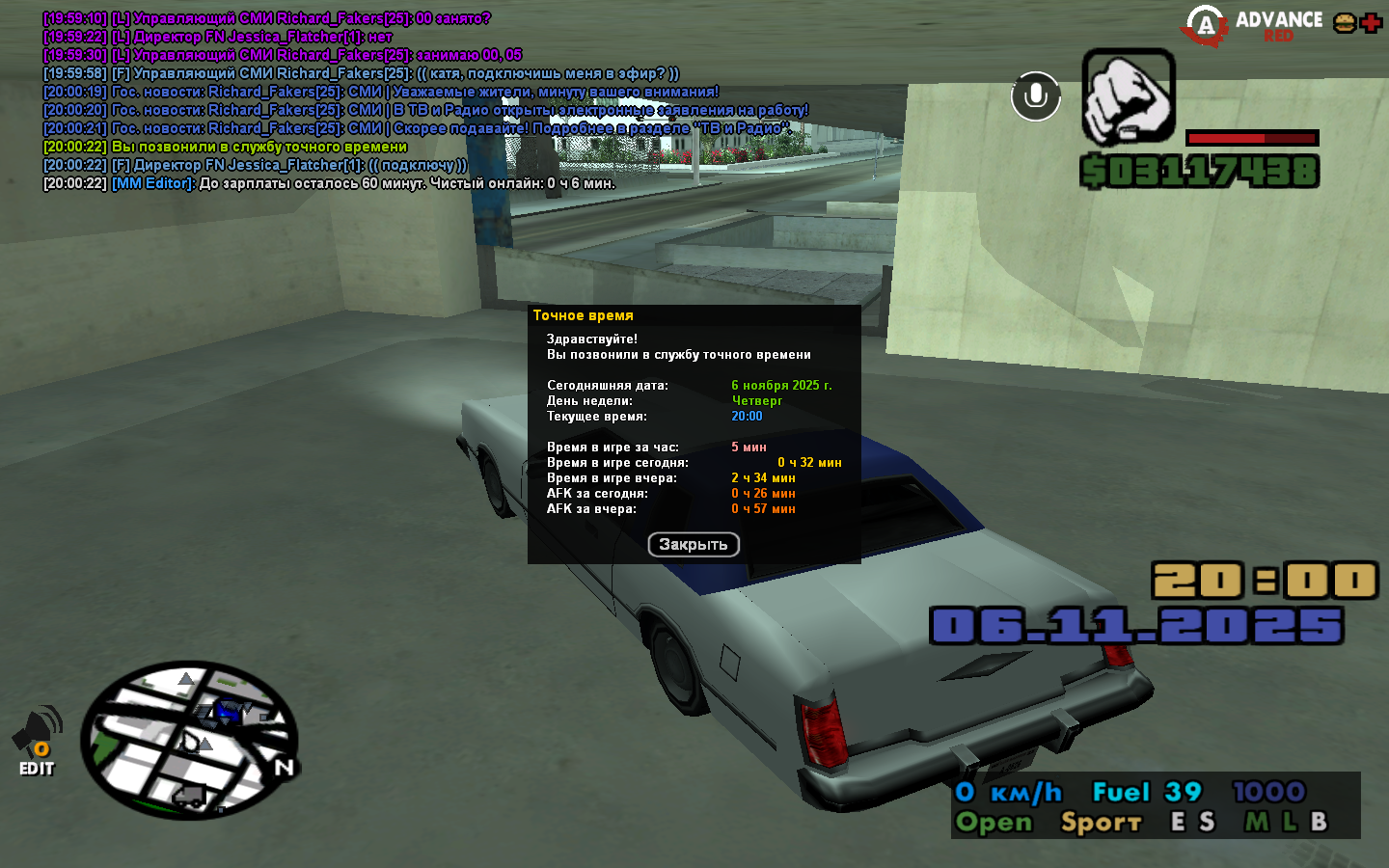Close the exact time dialog with Закрыть
Viewport: 1389px width, 868px height.
point(693,545)
